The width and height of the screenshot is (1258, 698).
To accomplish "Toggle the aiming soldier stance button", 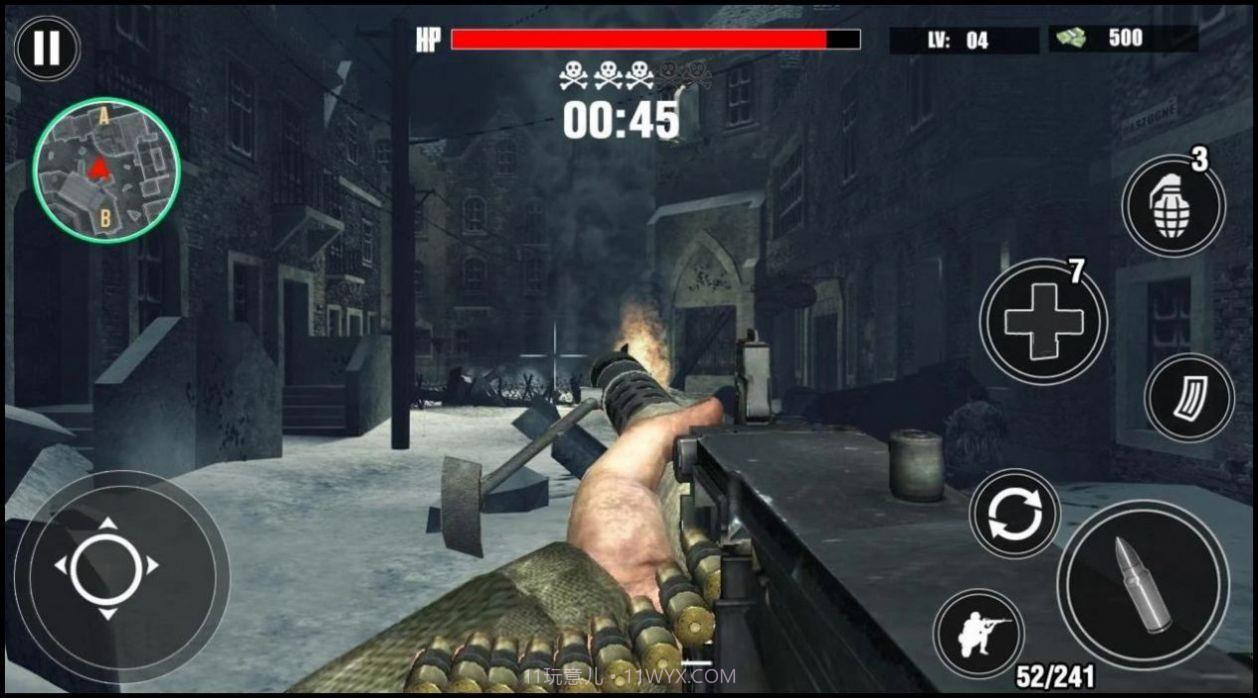I will click(x=979, y=634).
